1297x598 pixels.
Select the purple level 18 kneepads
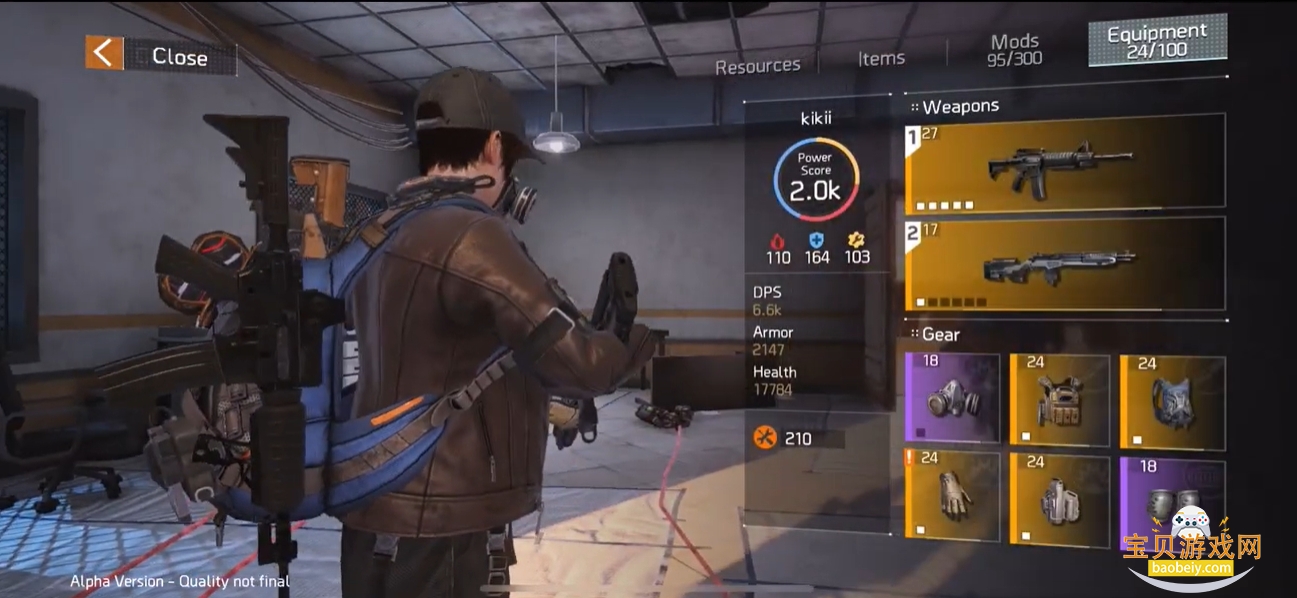pos(1172,498)
